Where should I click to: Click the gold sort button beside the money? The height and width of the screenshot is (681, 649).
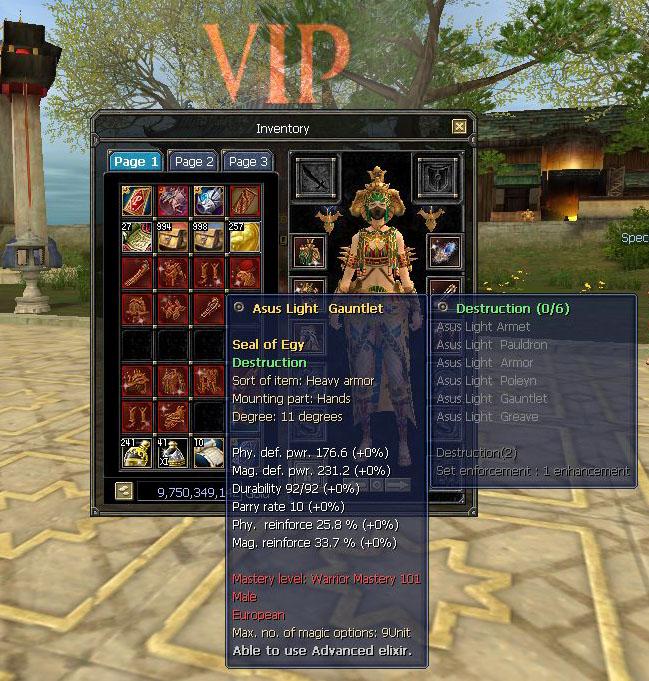coord(124,491)
